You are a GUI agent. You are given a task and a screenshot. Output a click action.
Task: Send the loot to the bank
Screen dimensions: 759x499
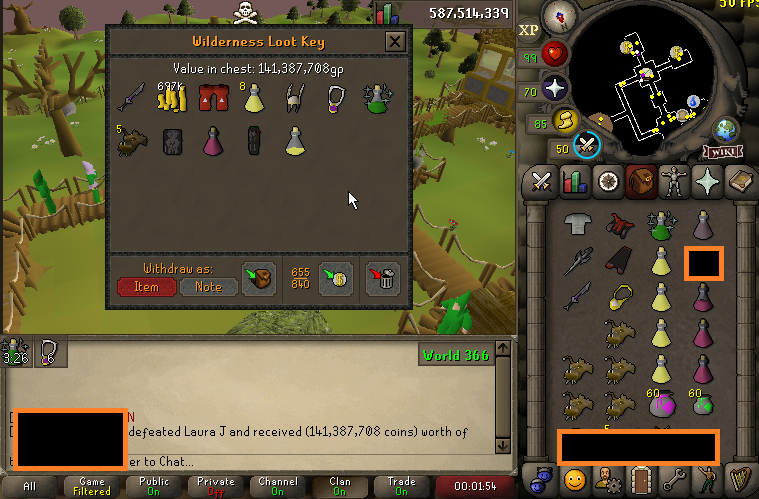pyautogui.click(x=332, y=278)
